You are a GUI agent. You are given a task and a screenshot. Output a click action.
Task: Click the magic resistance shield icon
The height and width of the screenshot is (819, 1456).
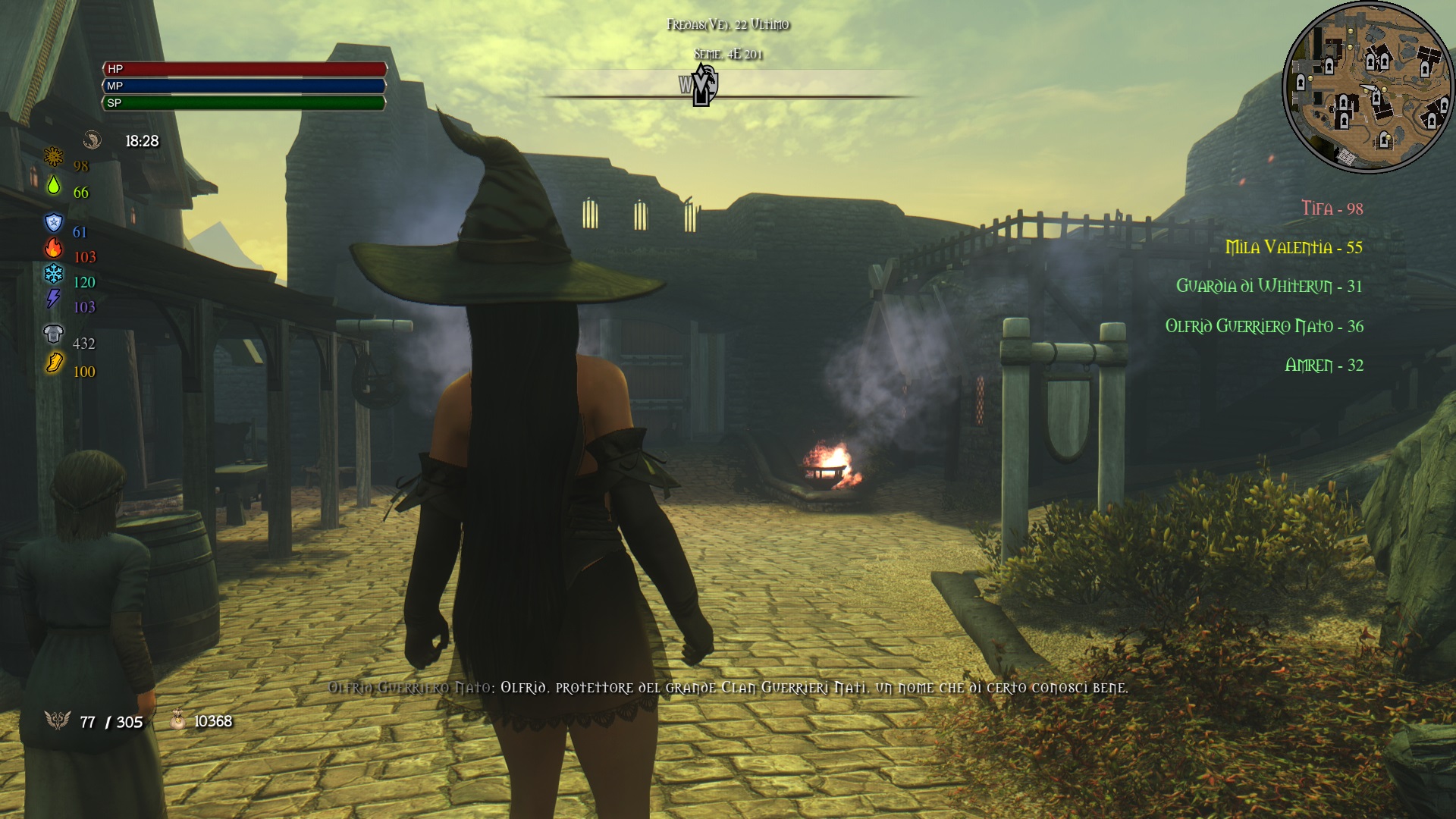coord(52,221)
